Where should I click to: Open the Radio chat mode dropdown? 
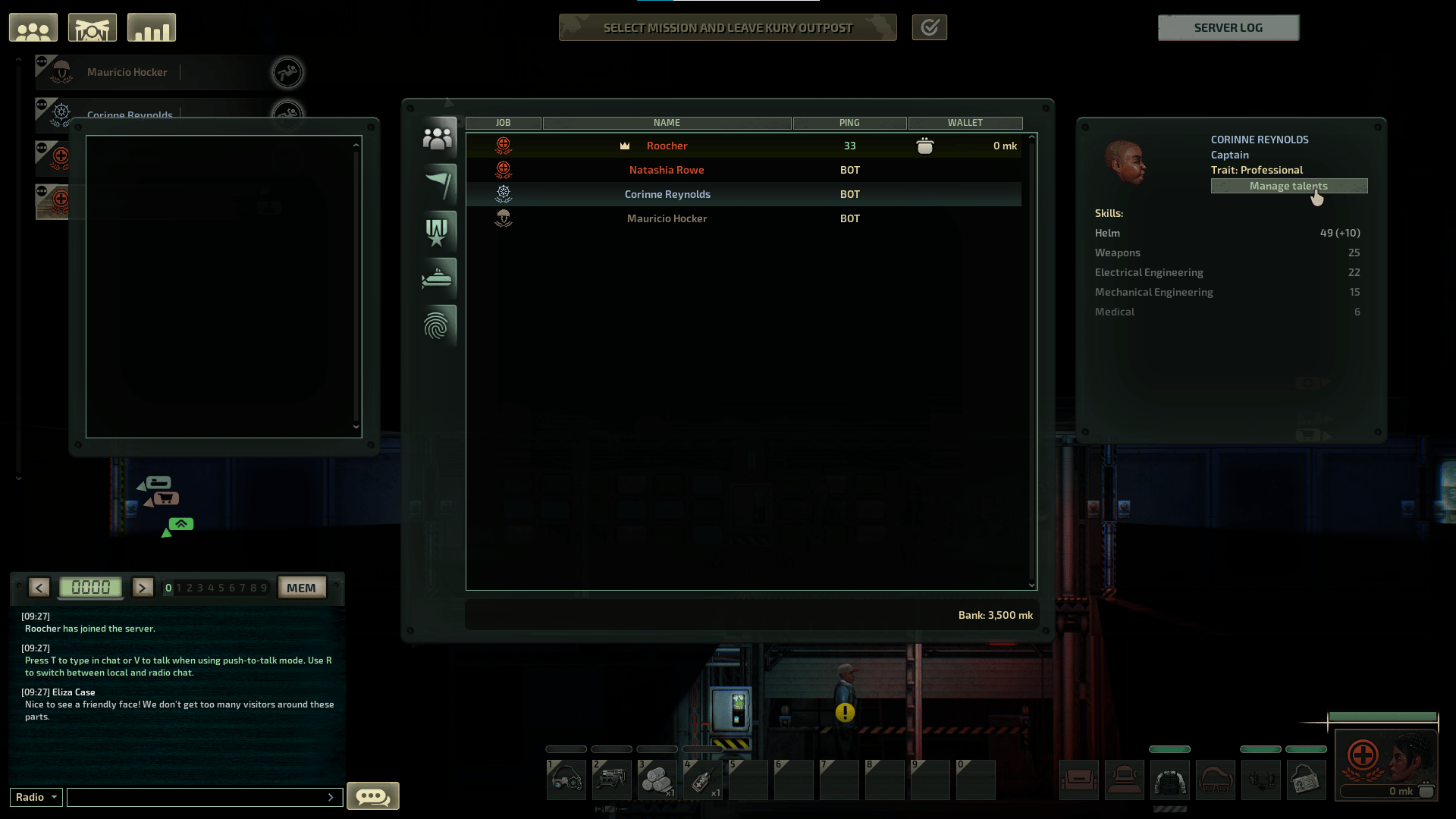[x=35, y=797]
